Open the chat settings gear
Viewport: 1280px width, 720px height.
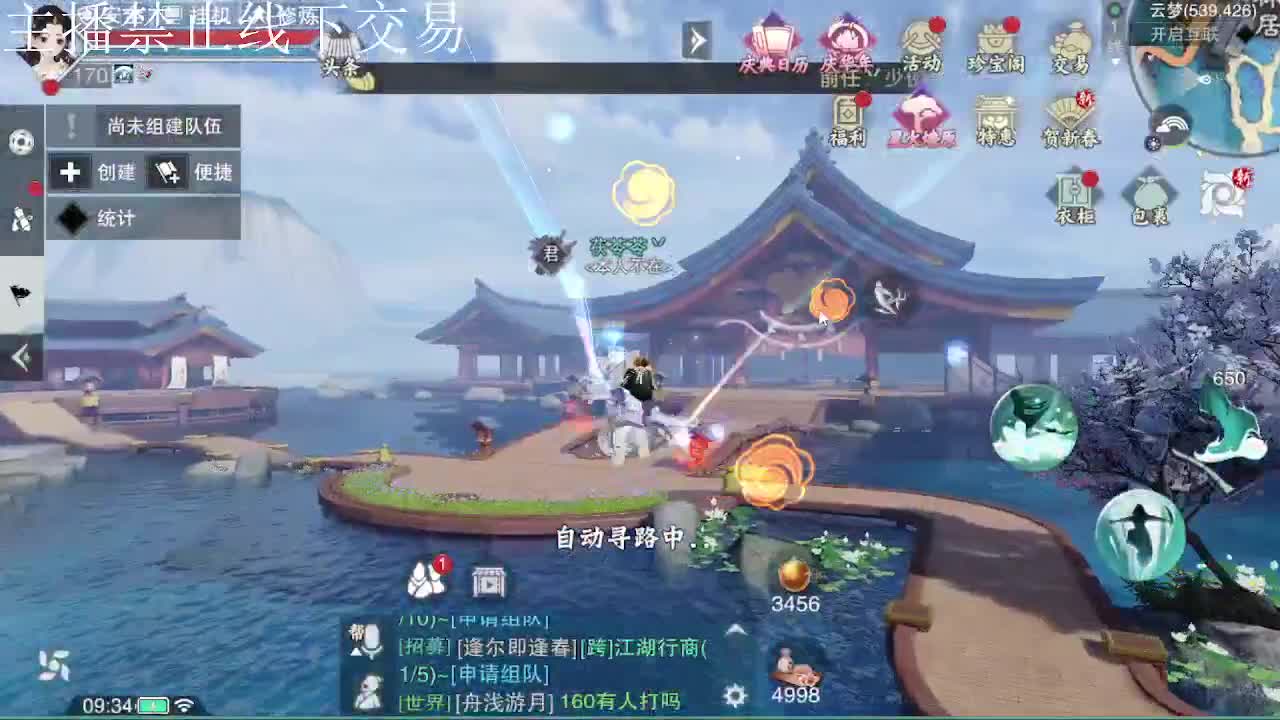(736, 693)
